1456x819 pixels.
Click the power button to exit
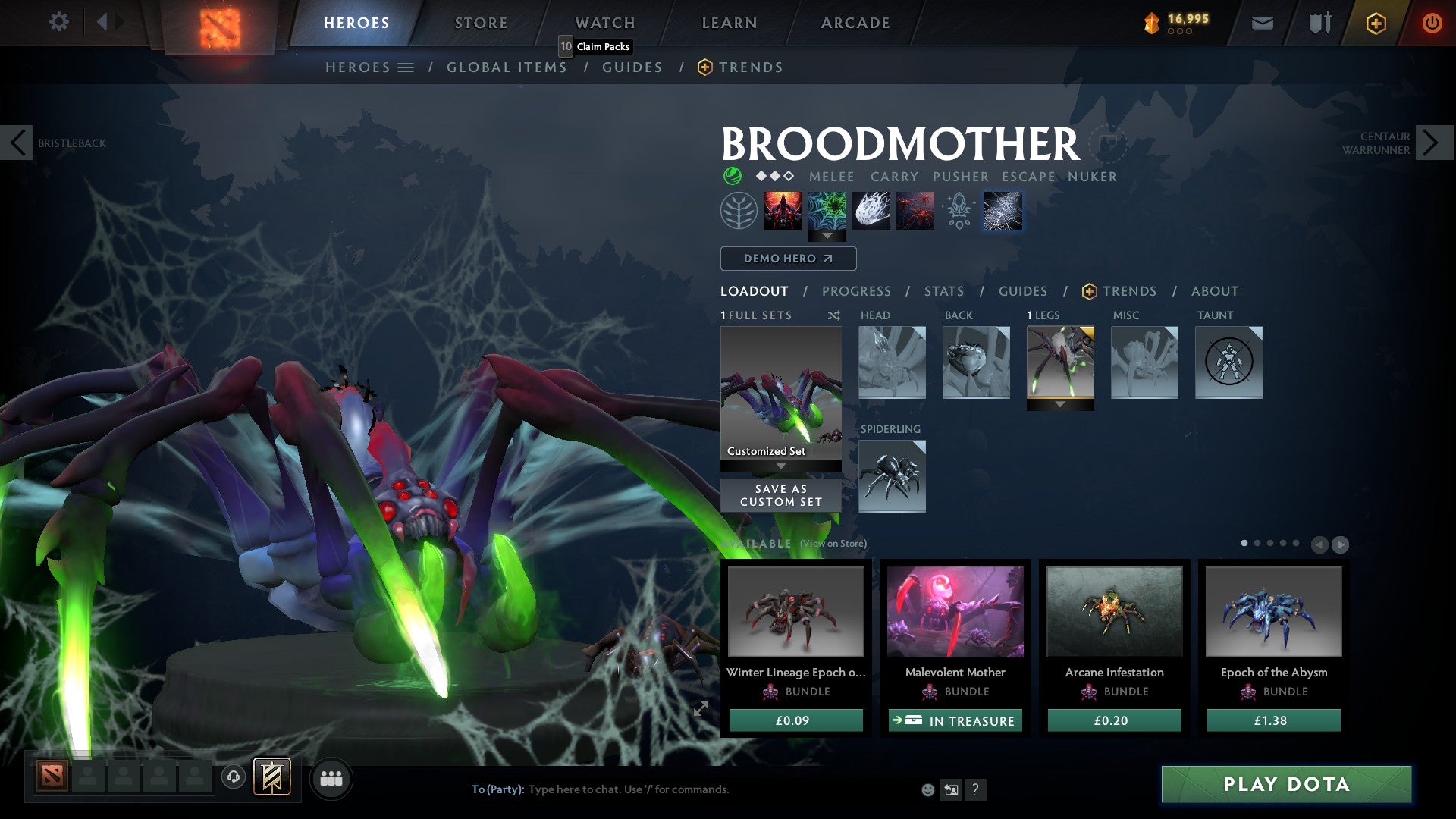pyautogui.click(x=1432, y=23)
